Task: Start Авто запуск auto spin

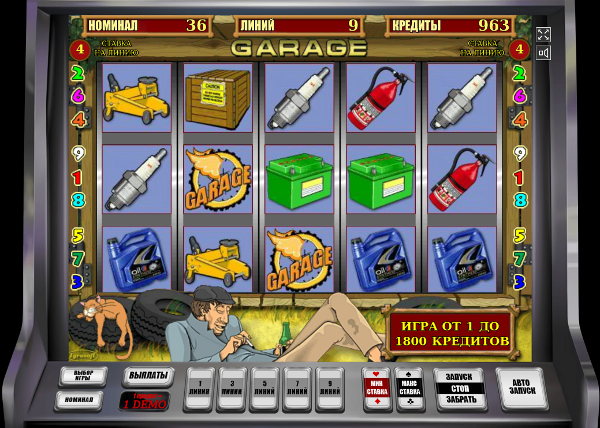Action: (521, 387)
